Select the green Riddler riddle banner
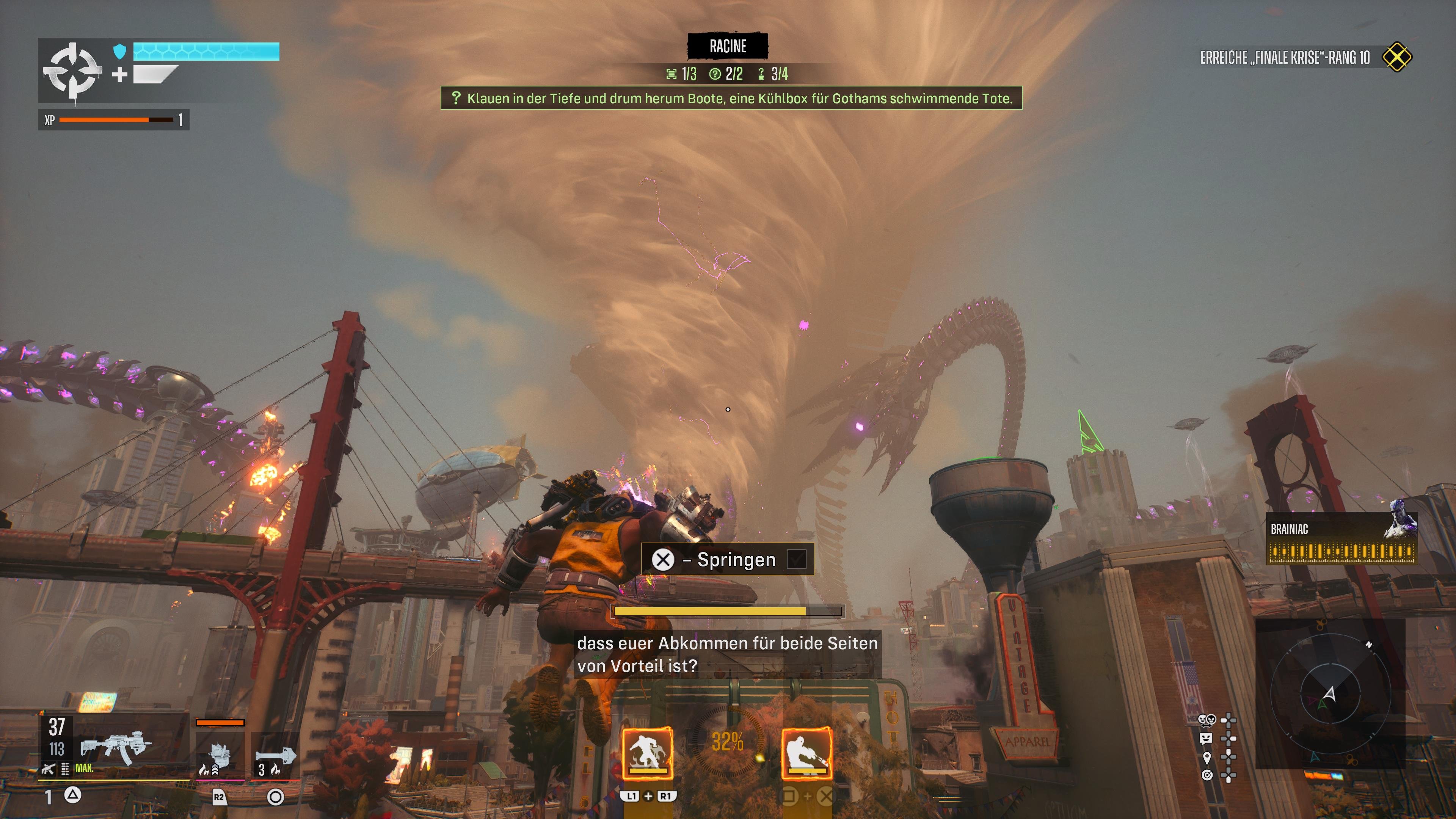 (x=731, y=98)
